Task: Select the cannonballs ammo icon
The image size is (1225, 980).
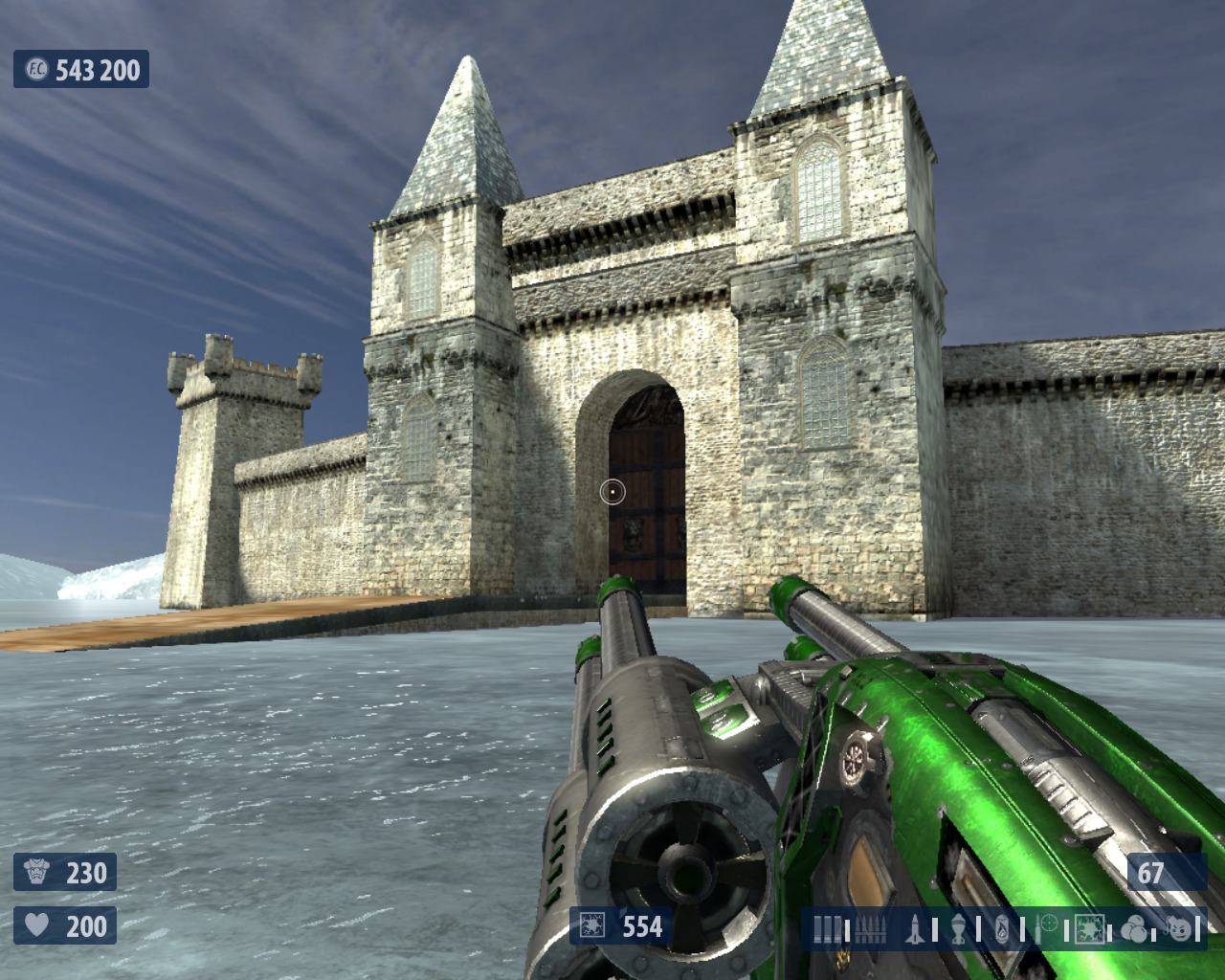Action: click(x=1134, y=928)
